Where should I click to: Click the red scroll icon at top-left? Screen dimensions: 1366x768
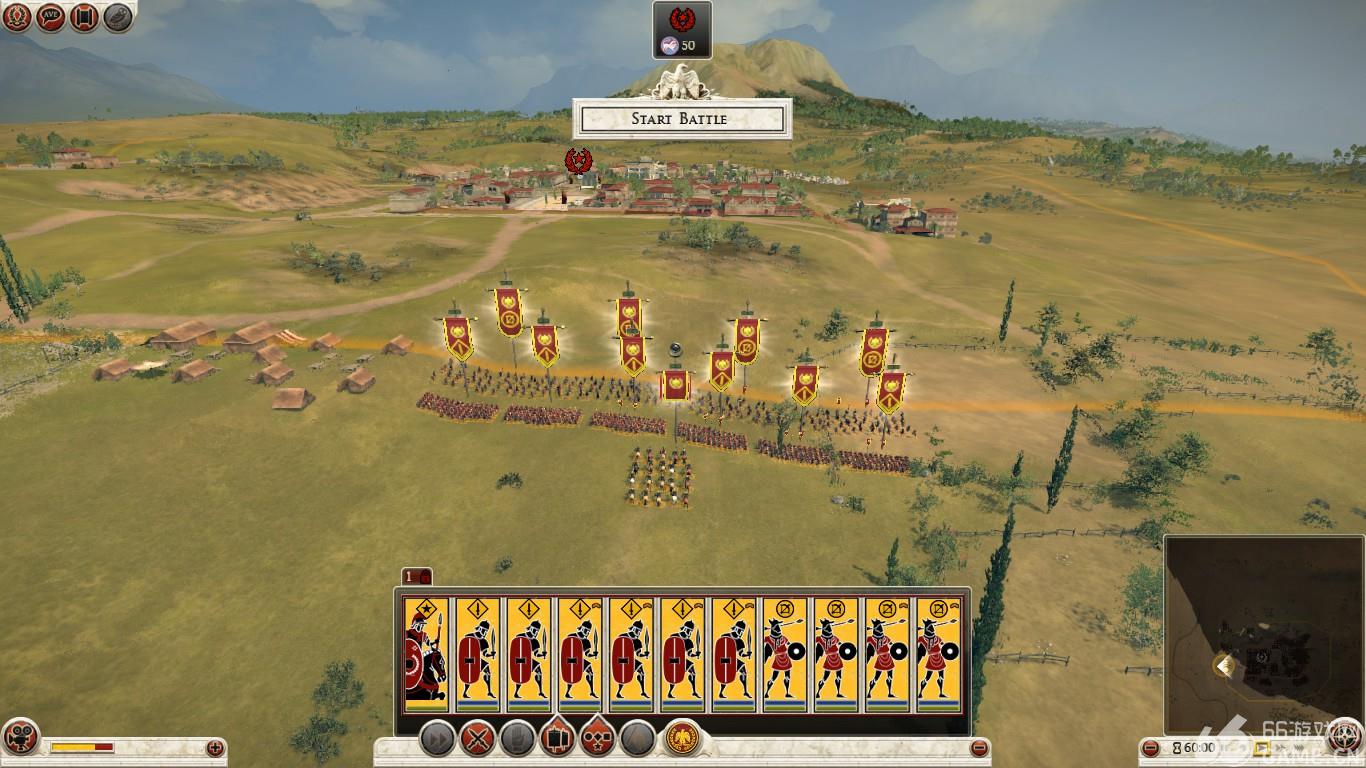tap(84, 17)
